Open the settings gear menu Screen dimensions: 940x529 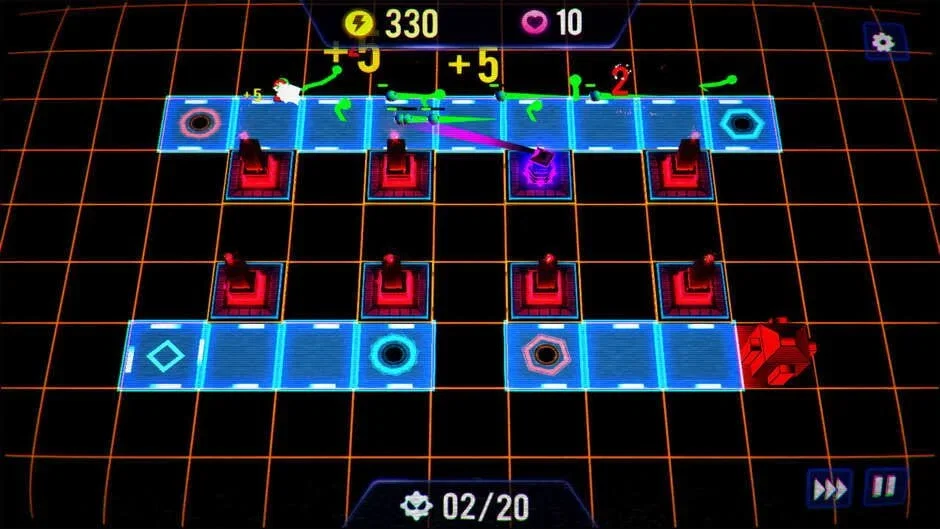coord(882,42)
